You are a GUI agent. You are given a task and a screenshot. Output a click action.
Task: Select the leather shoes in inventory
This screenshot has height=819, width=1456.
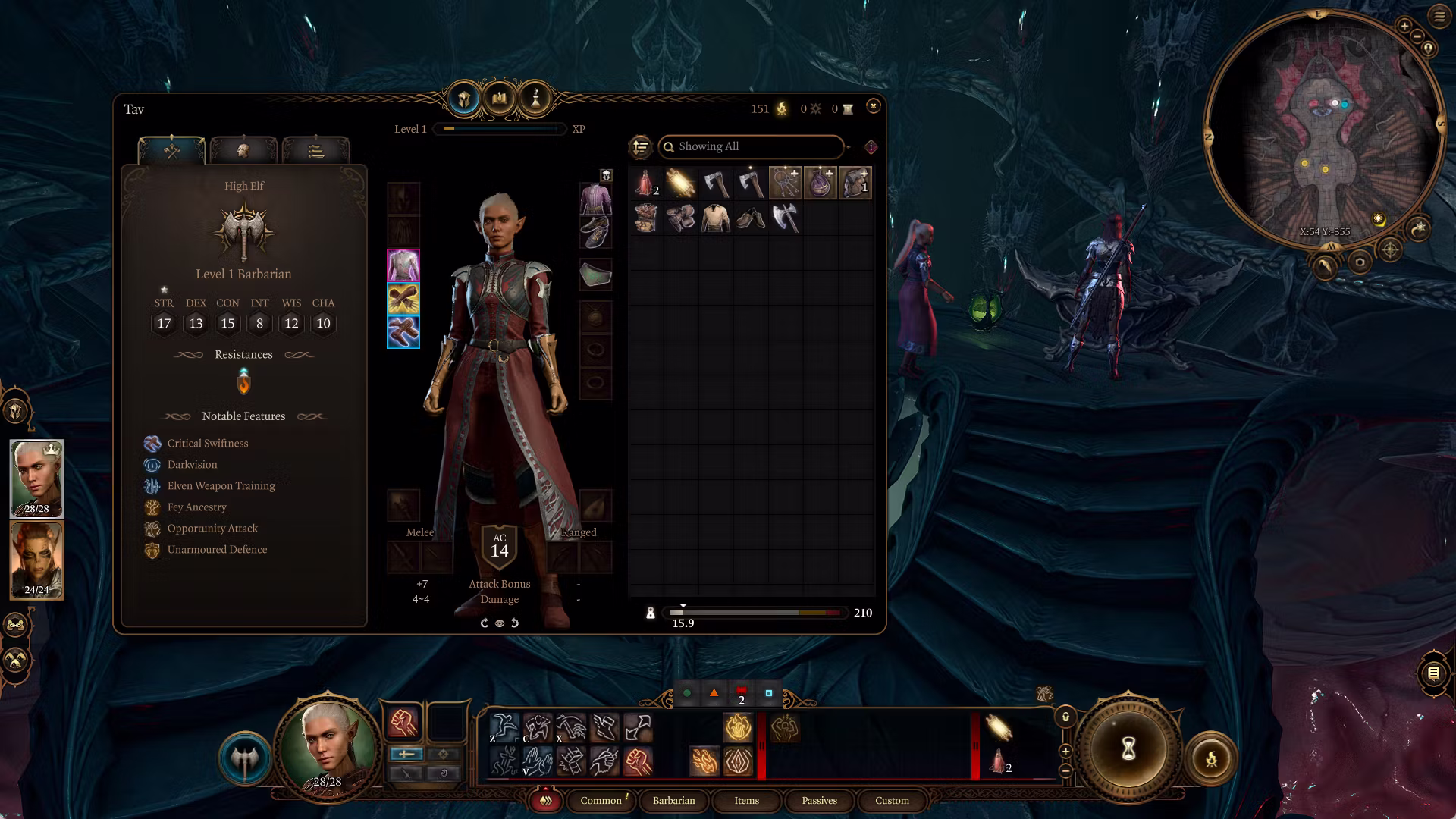click(750, 218)
